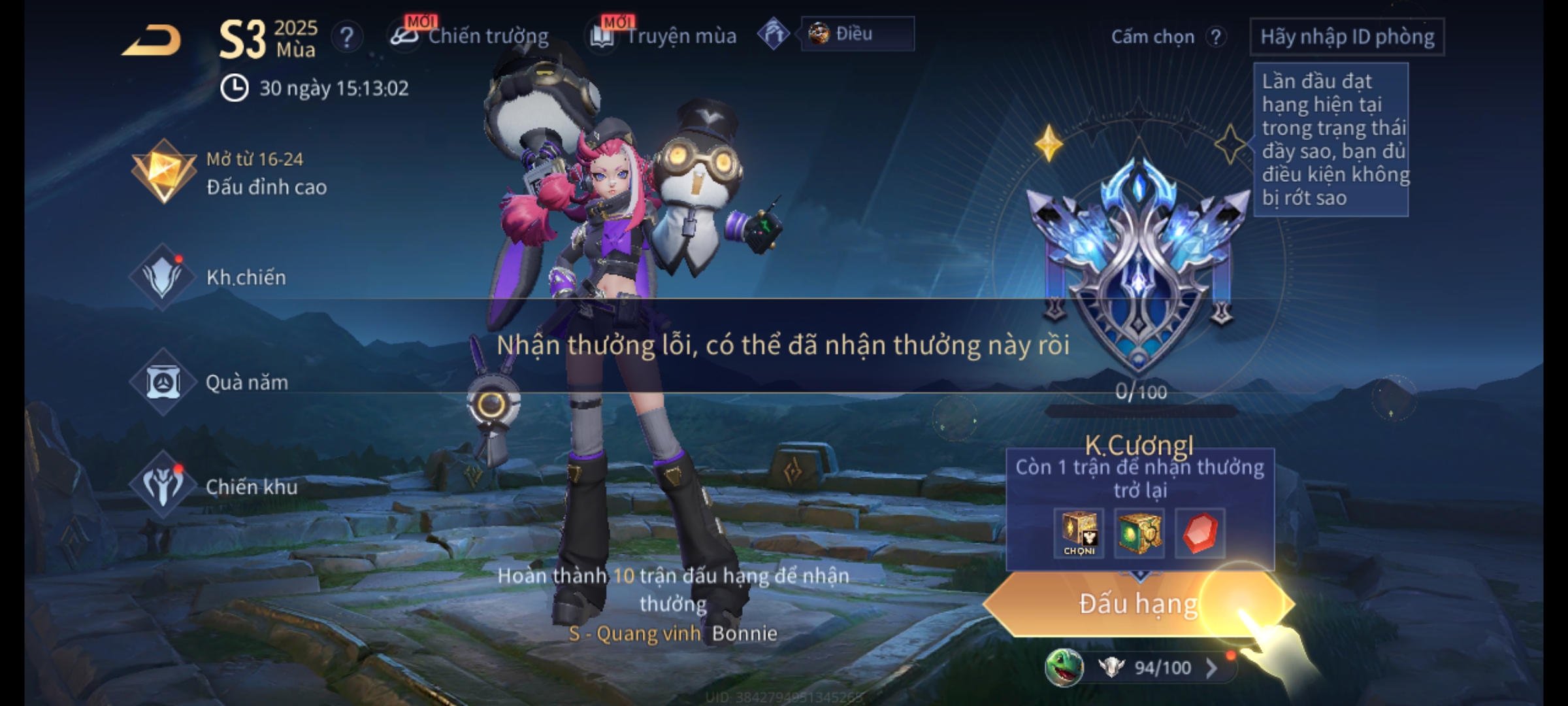
Task: Inspect the green and gold chest reward
Action: [x=1139, y=533]
